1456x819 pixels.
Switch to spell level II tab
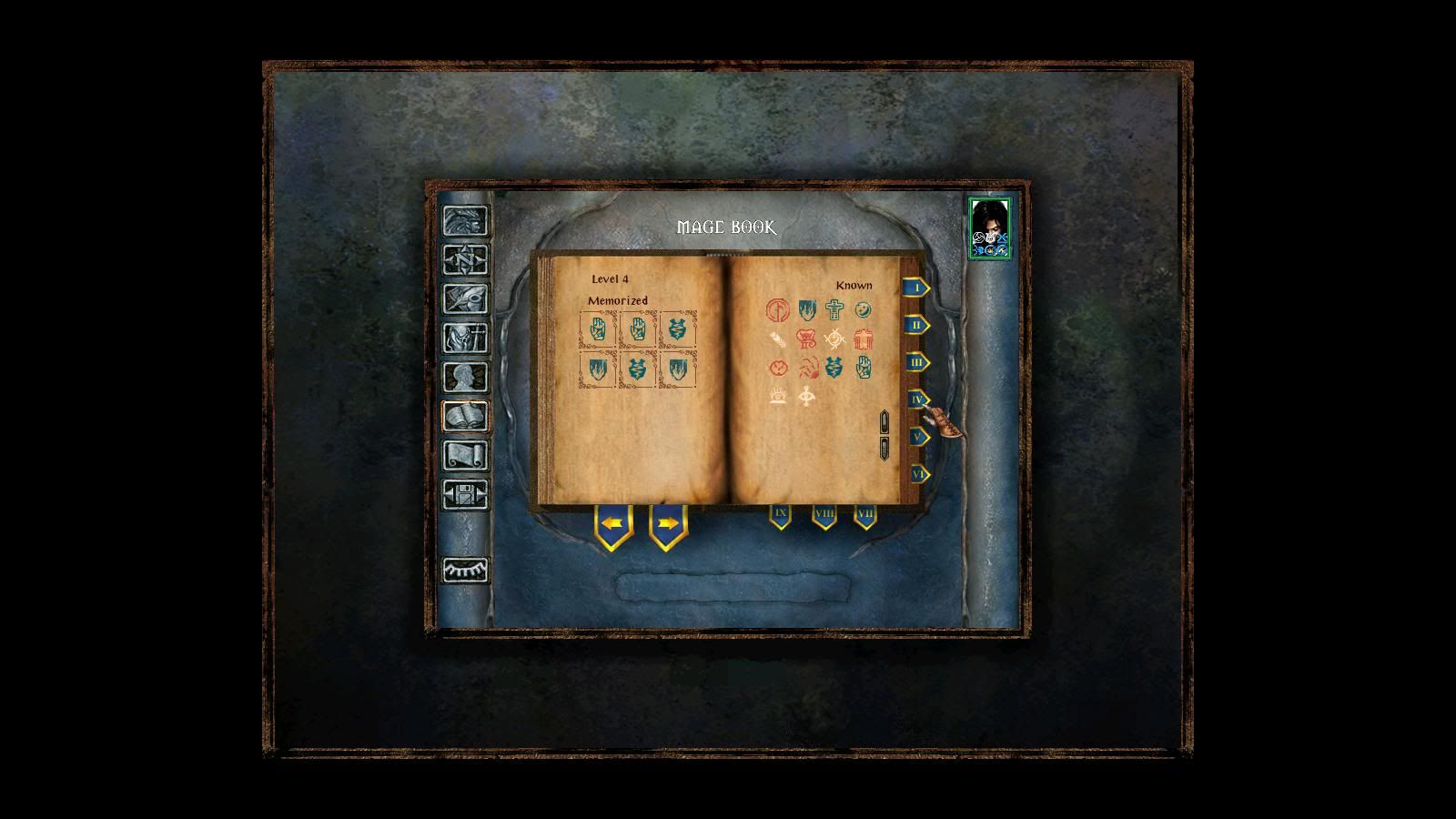(x=916, y=325)
